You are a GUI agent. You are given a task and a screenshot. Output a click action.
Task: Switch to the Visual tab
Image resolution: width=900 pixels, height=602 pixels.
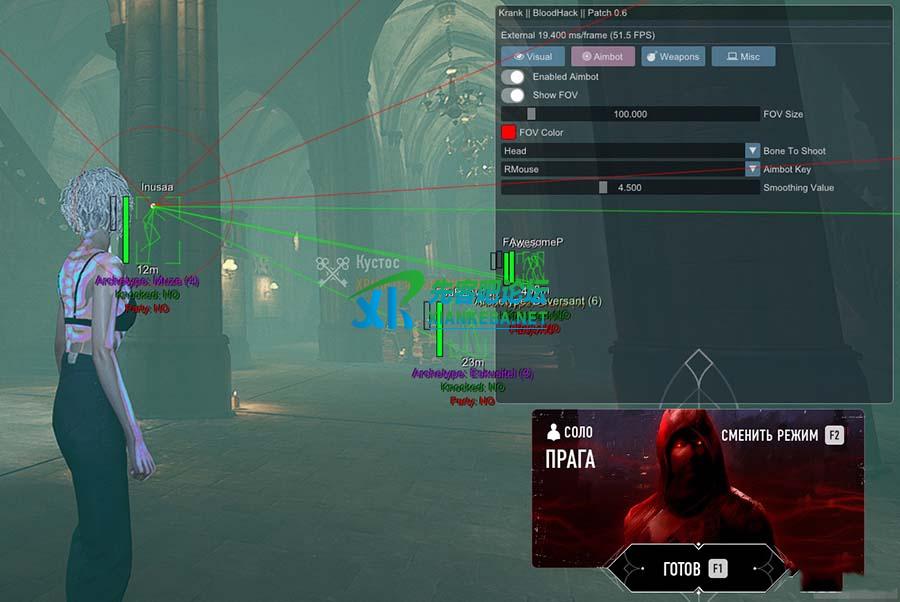[x=533, y=57]
